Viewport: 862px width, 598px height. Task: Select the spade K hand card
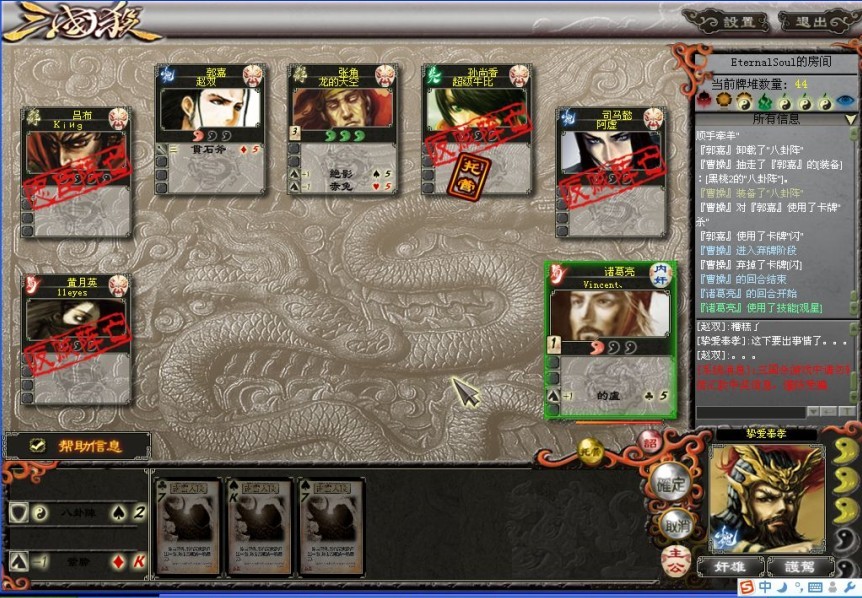261,526
